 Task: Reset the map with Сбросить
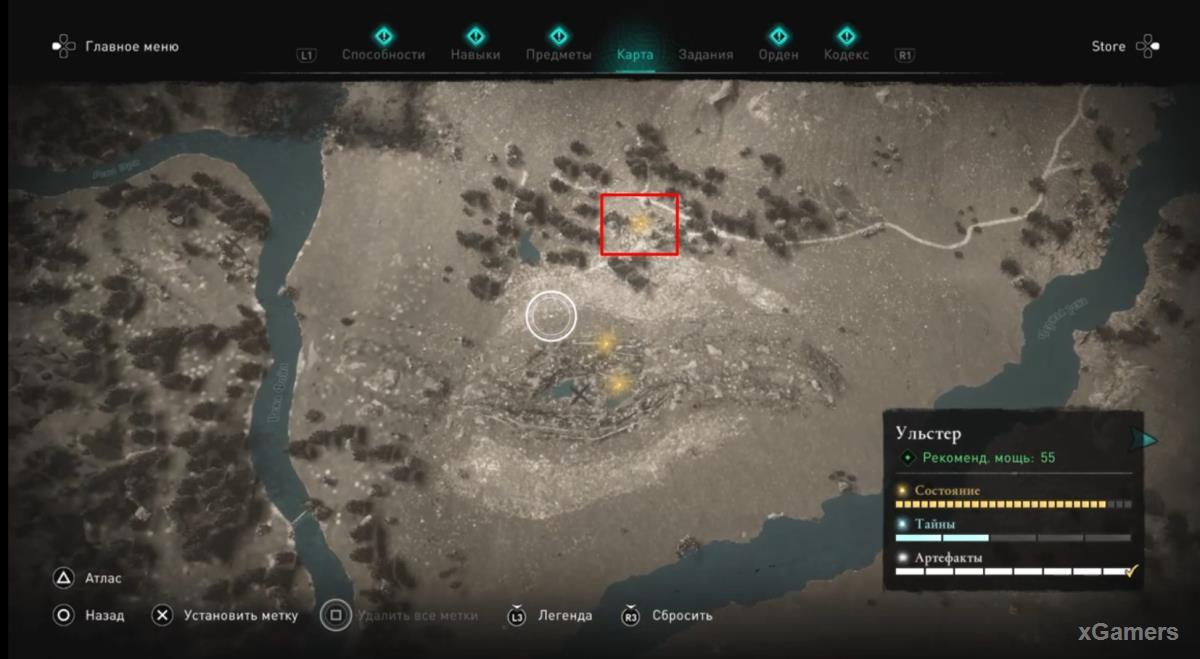pyautogui.click(x=682, y=616)
